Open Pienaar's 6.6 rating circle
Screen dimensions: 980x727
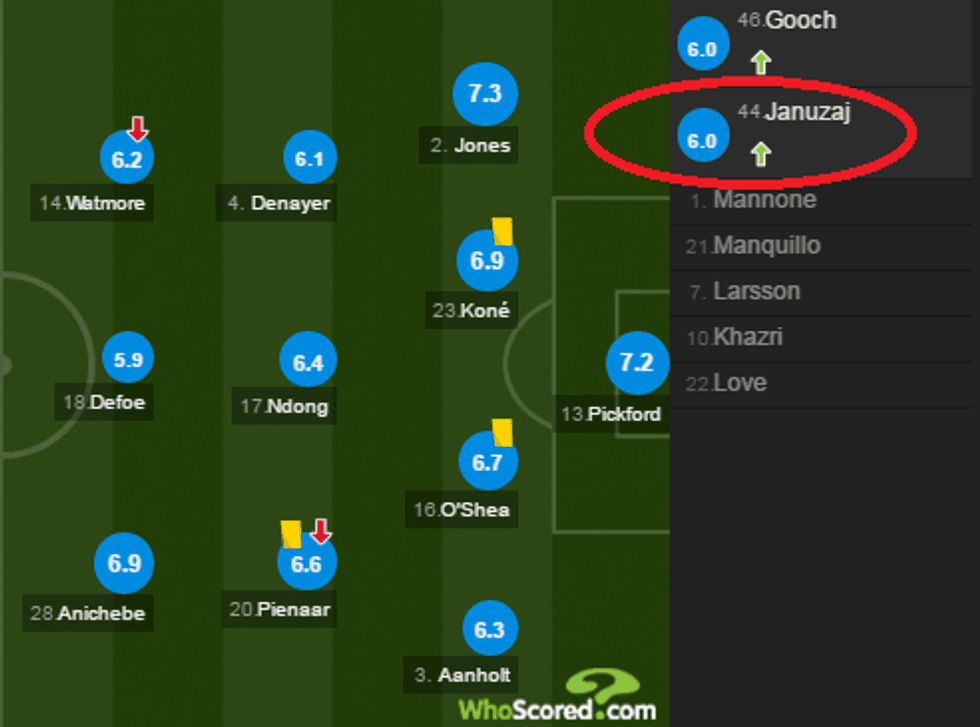[306, 564]
